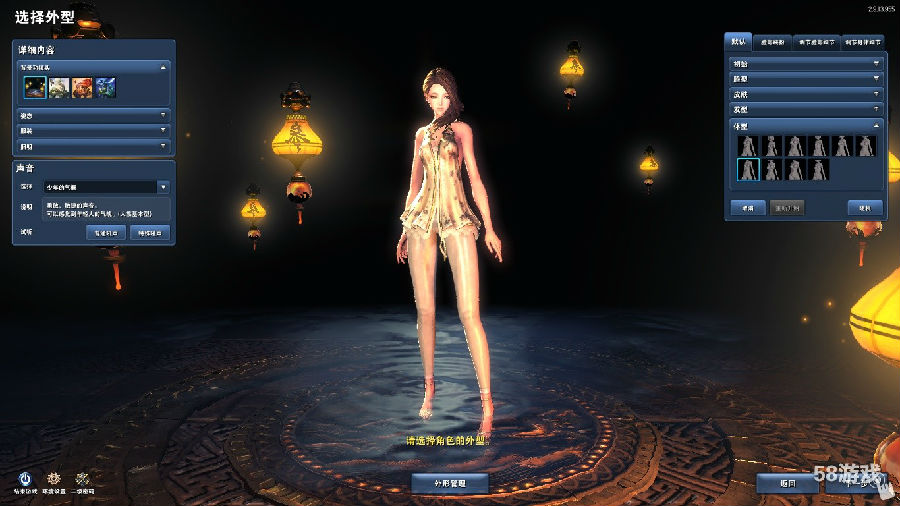Play the right voice preview sample button
This screenshot has width=900, height=506.
click(x=149, y=232)
